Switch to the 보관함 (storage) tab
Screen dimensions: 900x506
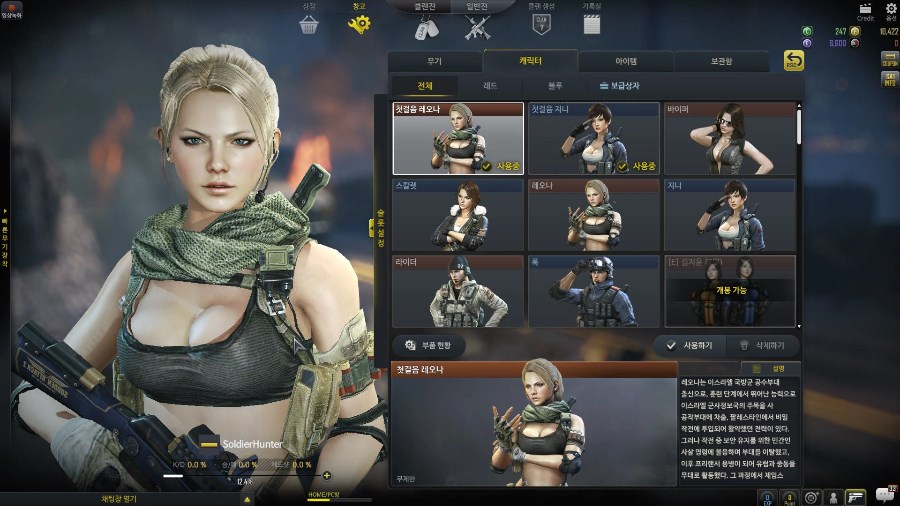click(x=722, y=61)
